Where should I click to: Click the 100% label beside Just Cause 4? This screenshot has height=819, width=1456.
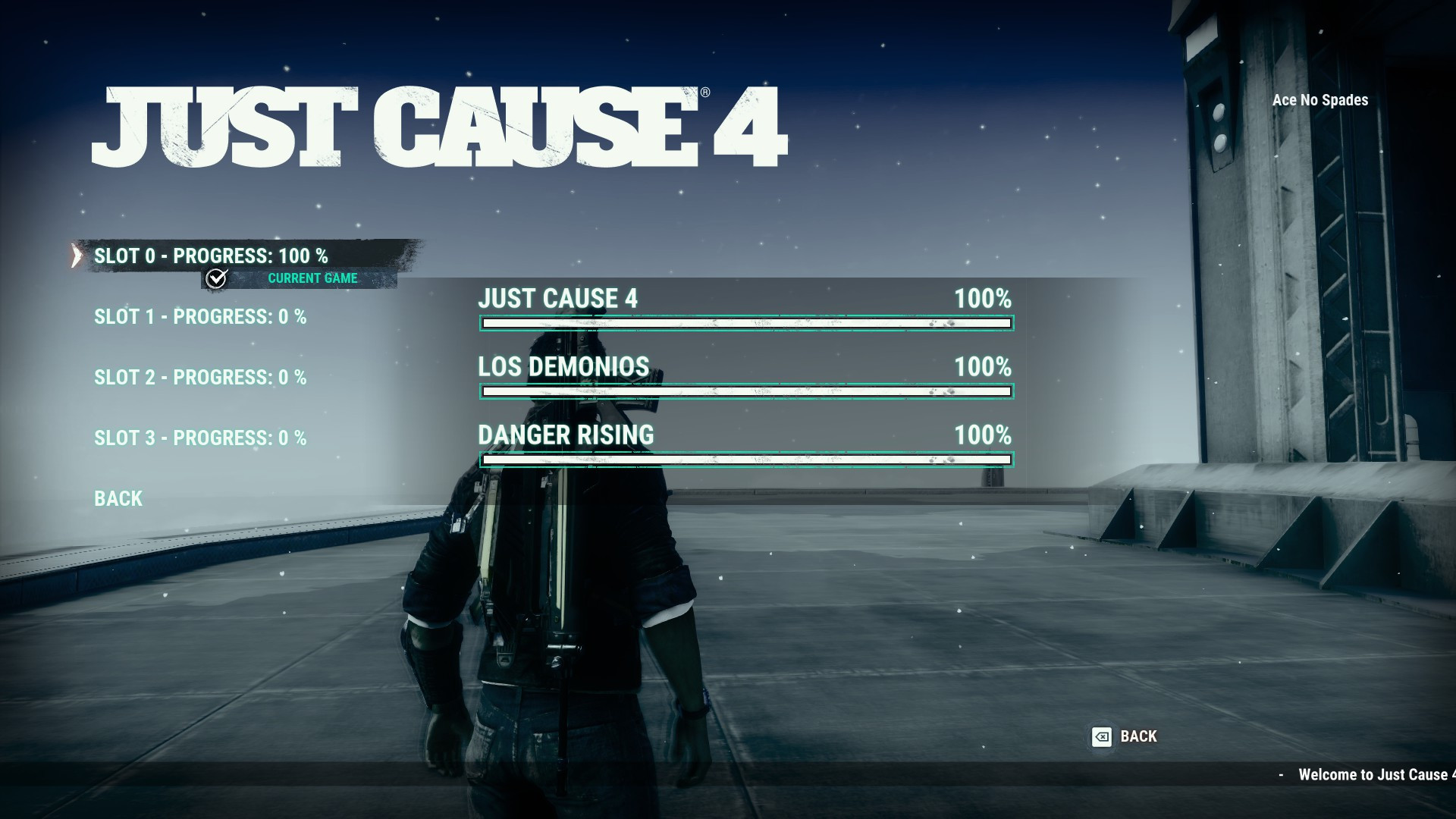coord(984,299)
